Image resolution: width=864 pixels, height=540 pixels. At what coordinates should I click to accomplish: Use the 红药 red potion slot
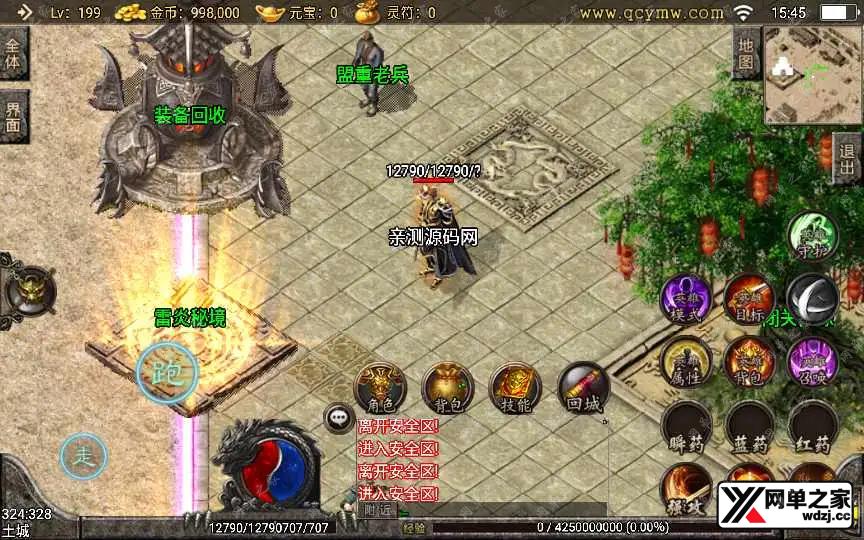(x=812, y=427)
